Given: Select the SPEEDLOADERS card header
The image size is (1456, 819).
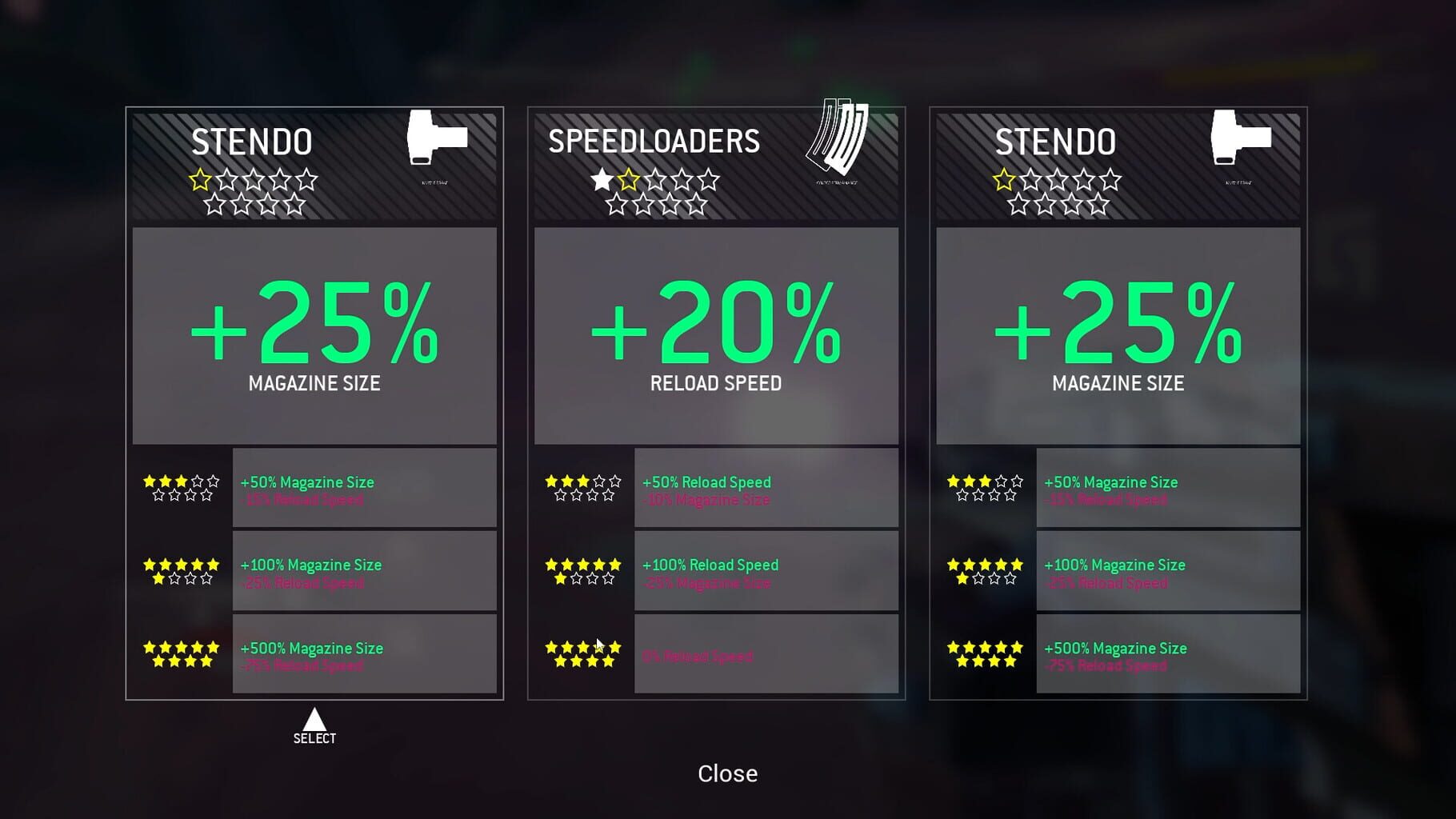Looking at the screenshot, I should pos(653,141).
